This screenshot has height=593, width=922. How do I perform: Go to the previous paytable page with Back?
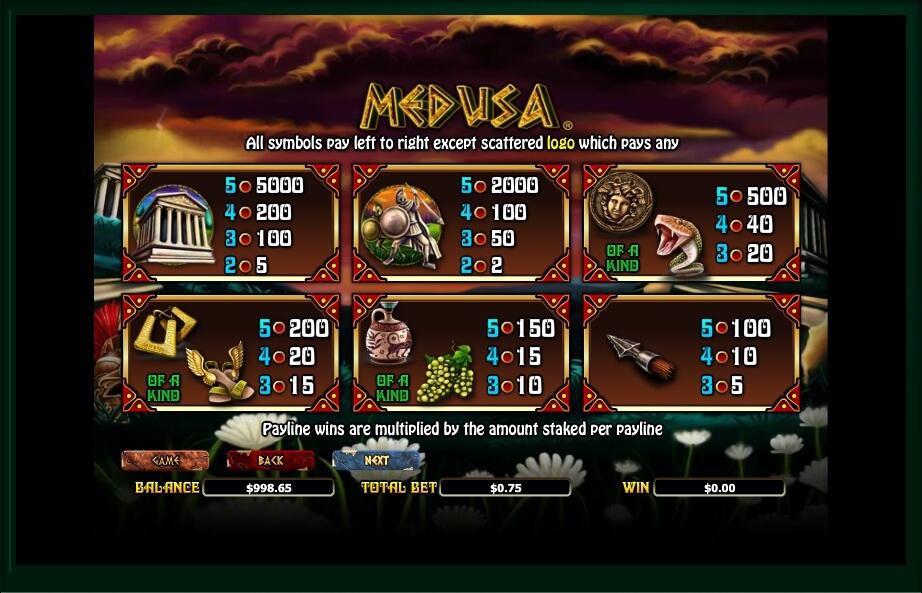click(x=270, y=461)
